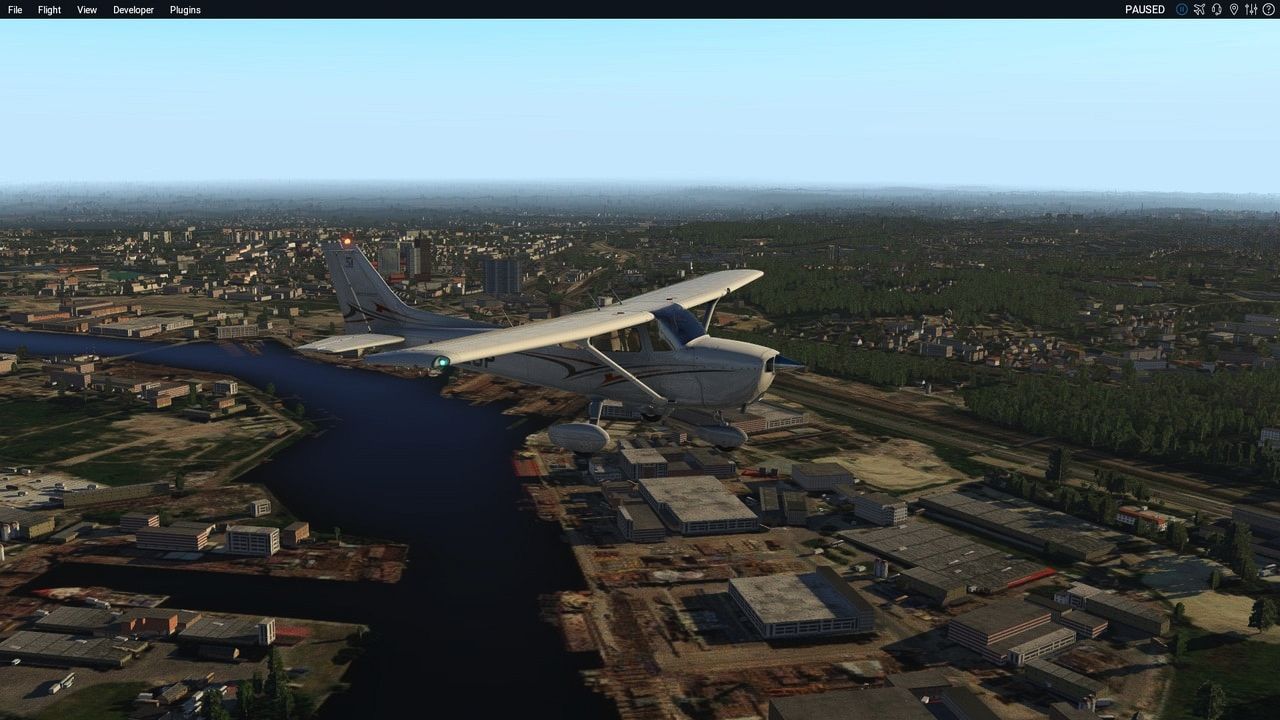The height and width of the screenshot is (720, 1280).
Task: Open the File menu
Action: click(15, 10)
